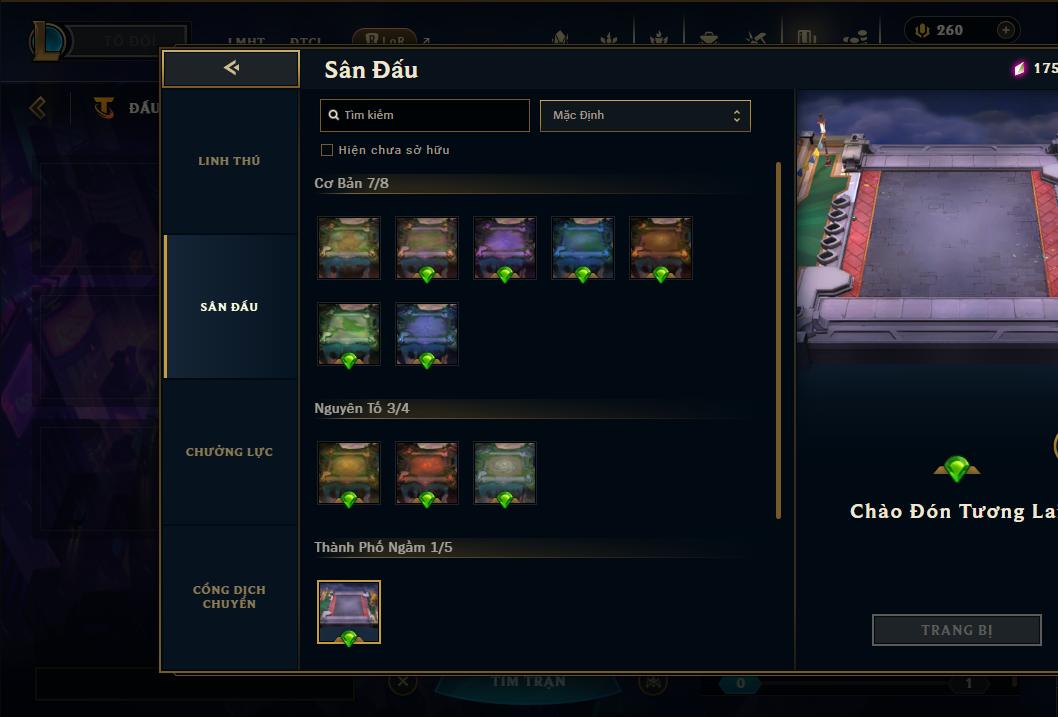Click the Tìm kiếm search field
This screenshot has height=717, width=1058.
tap(425, 115)
